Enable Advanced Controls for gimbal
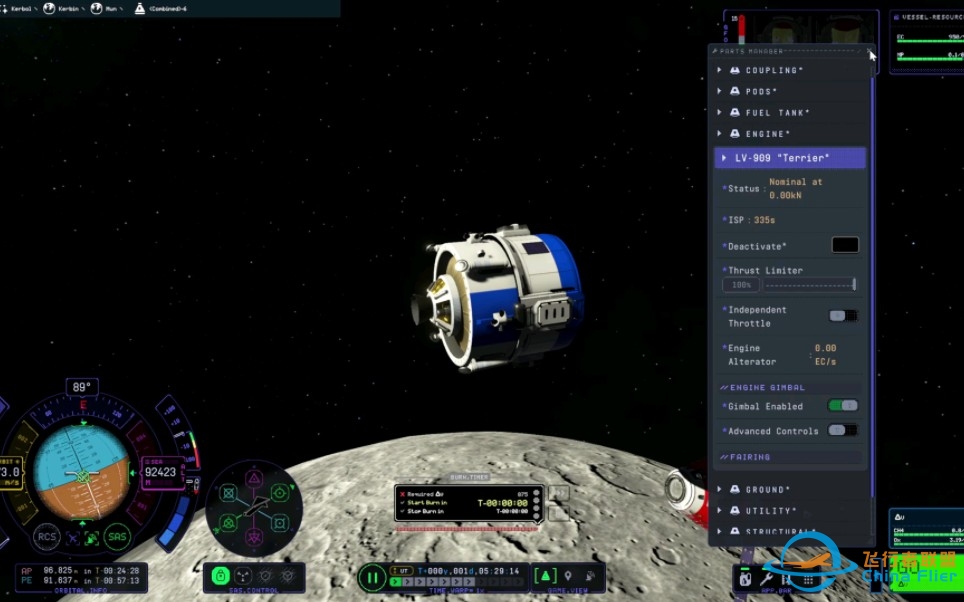The width and height of the screenshot is (964, 602). [x=843, y=431]
